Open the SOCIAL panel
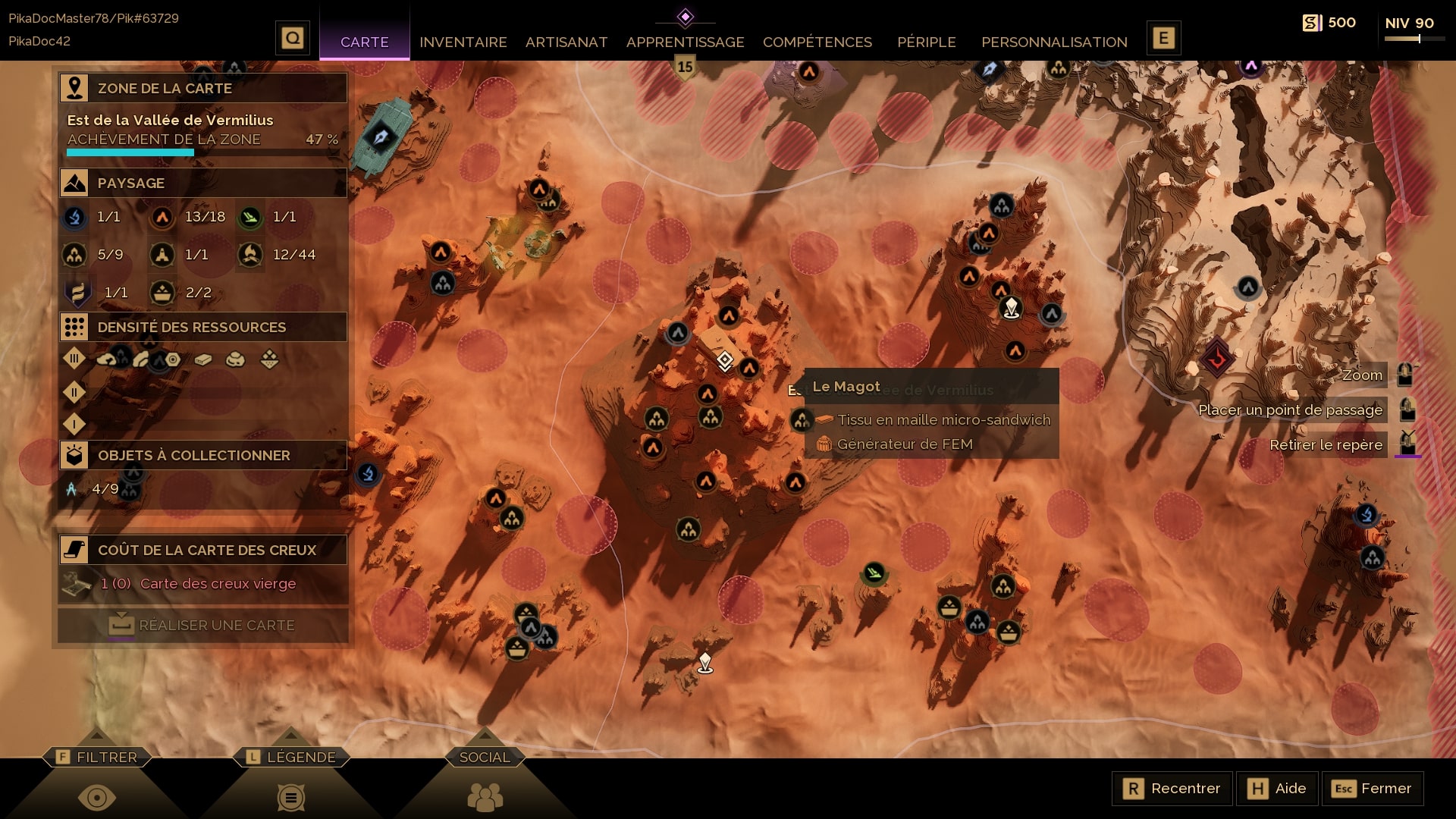The image size is (1456, 819). 485,757
